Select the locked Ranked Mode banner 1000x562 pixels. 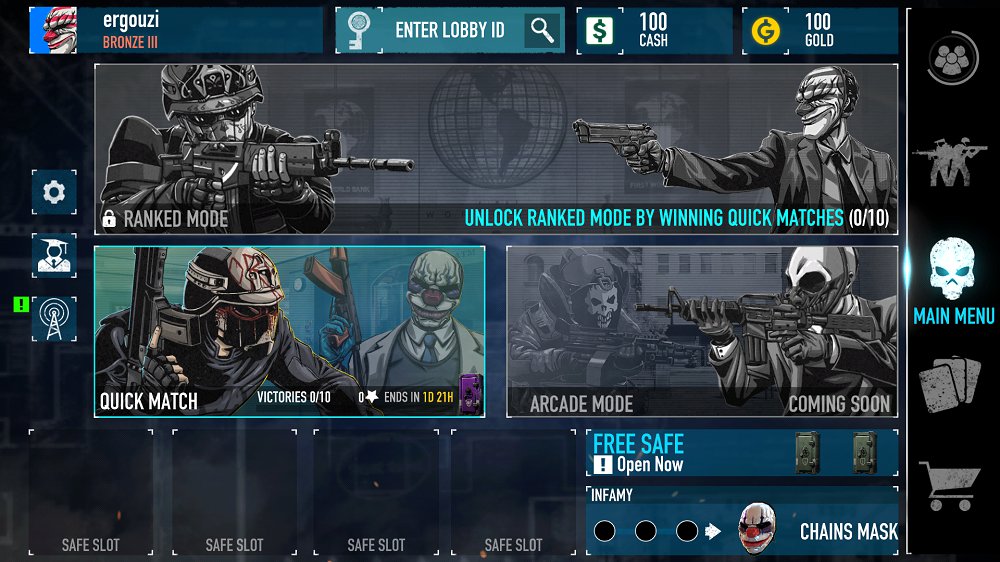tap(496, 149)
